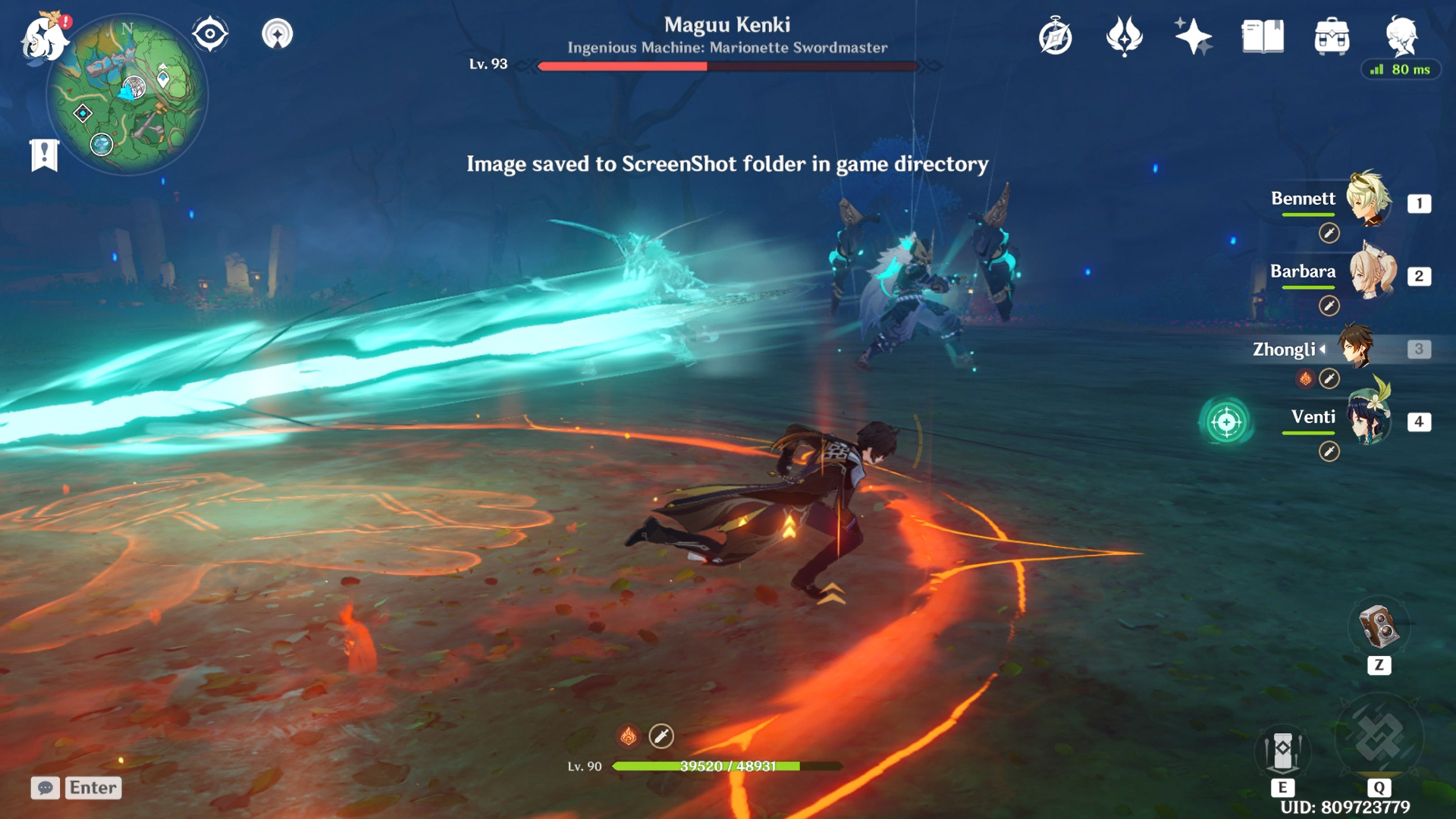Open the Adventurer Handbook book icon

click(1262, 34)
